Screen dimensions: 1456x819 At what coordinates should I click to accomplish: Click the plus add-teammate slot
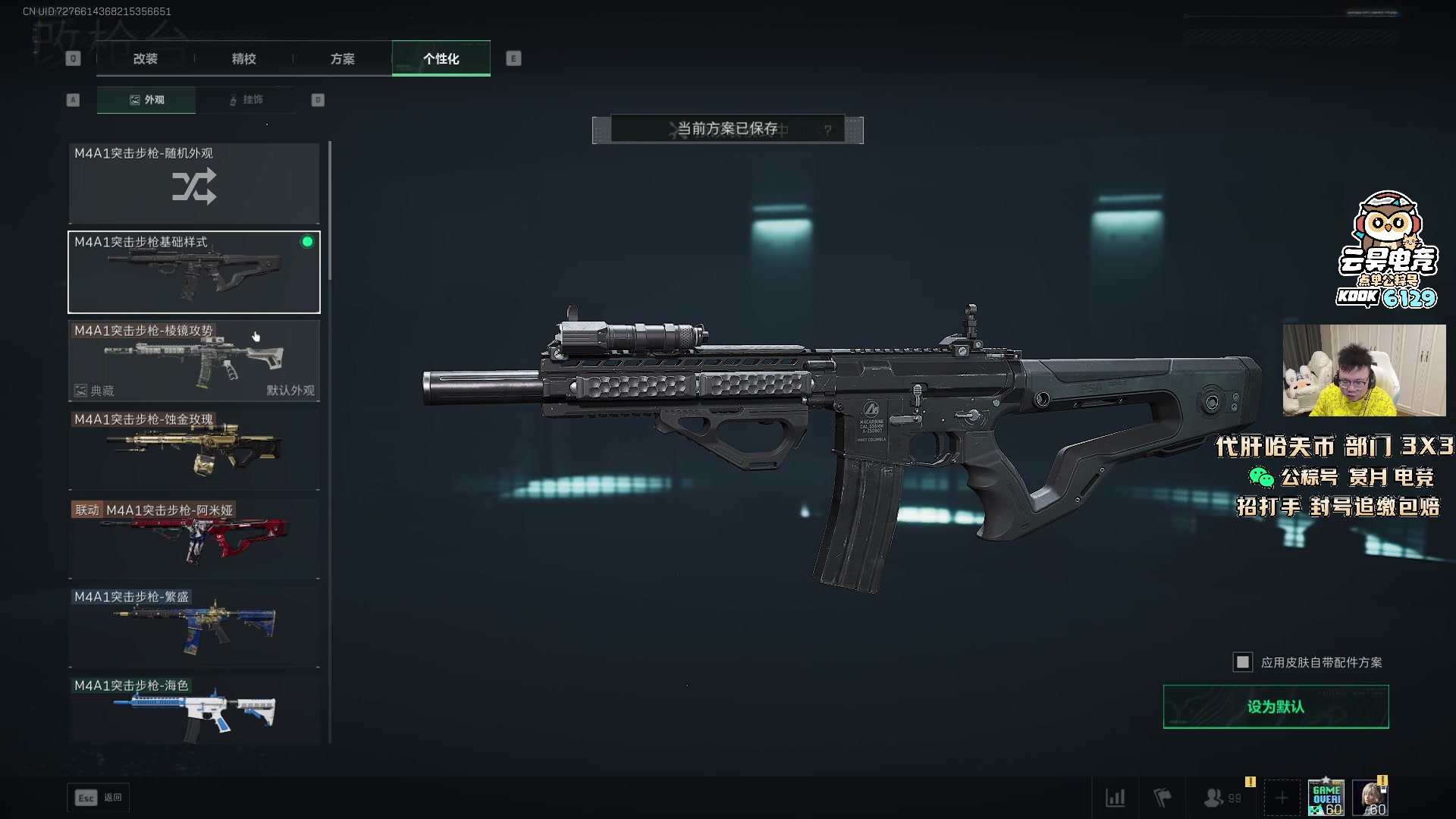pos(1282,798)
